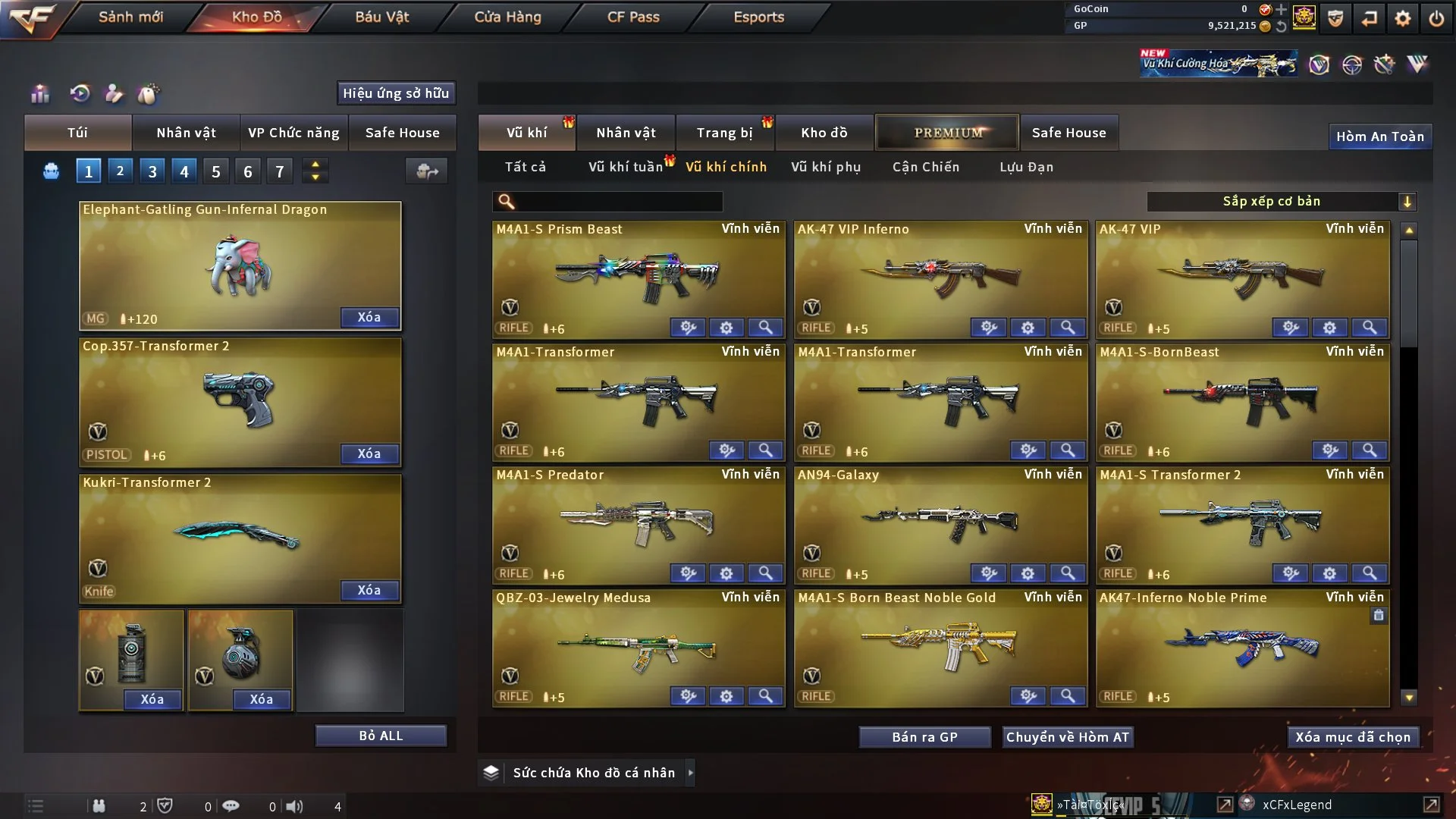Viewport: 1456px width, 819px height.
Task: Go to the Cửa Hàng shop
Action: coord(507,17)
